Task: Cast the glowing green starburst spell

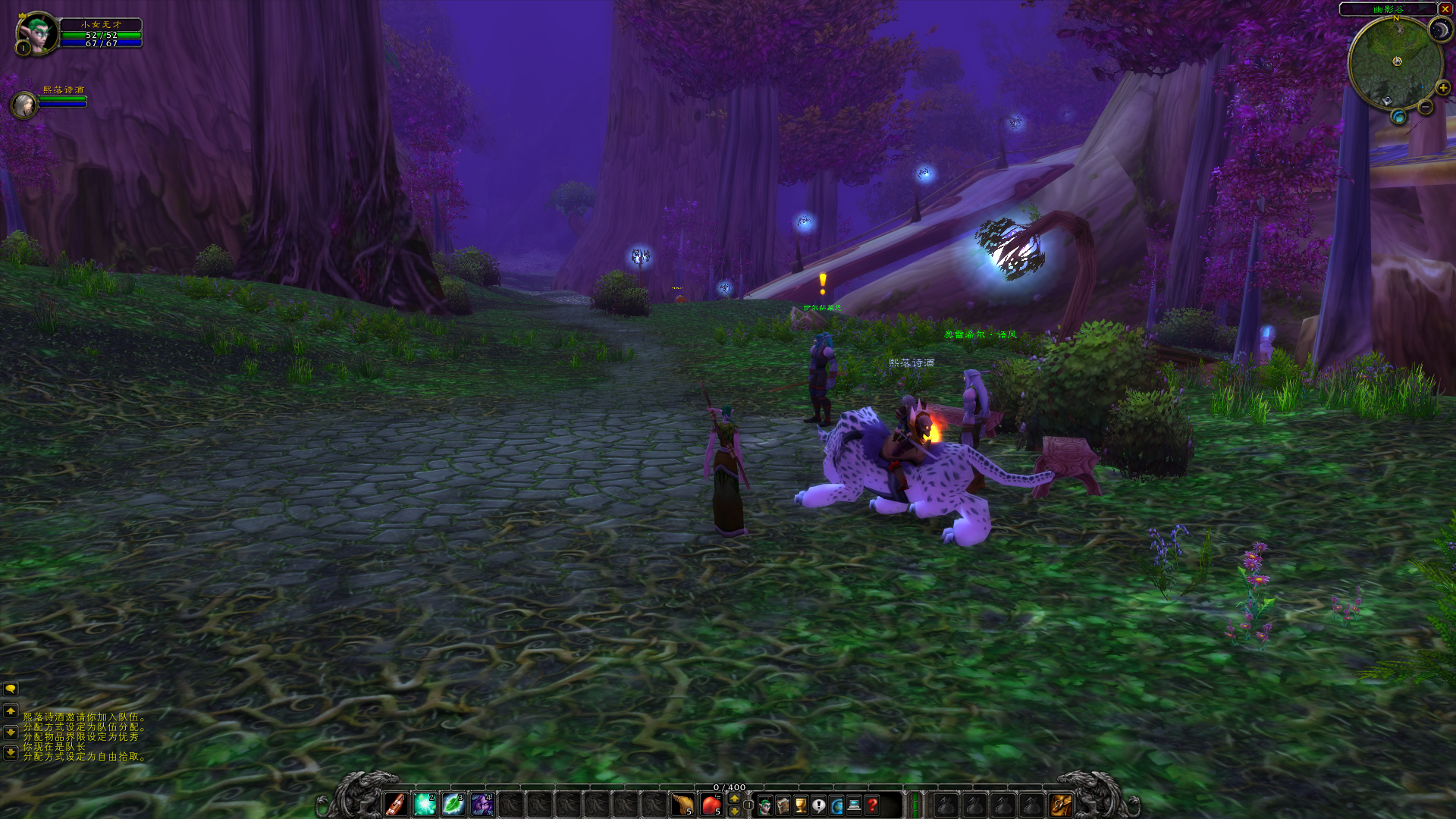Action: [x=425, y=804]
